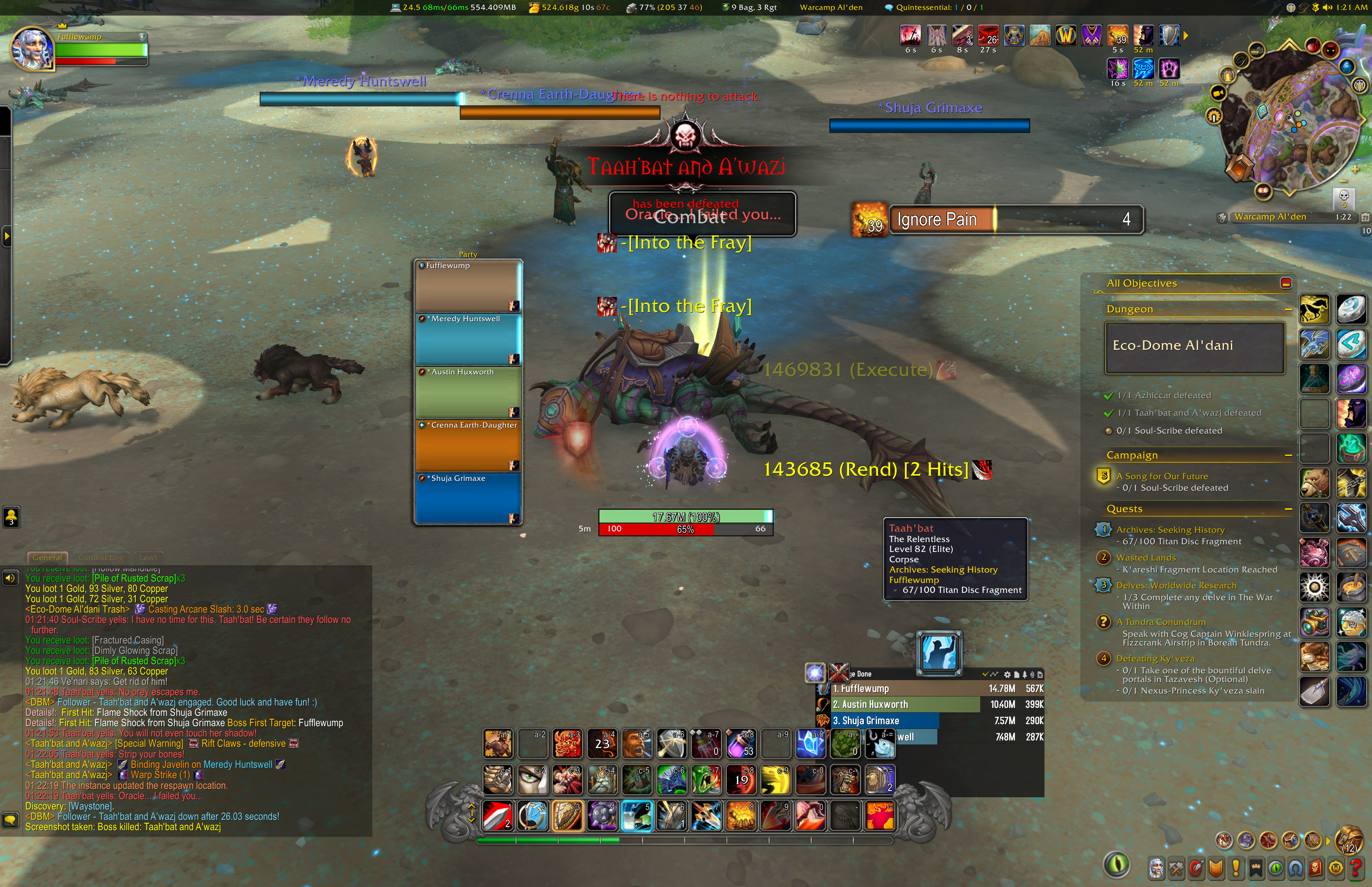This screenshot has height=887, width=1372.
Task: Collapse the All Objectives tracker
Action: click(x=1285, y=283)
